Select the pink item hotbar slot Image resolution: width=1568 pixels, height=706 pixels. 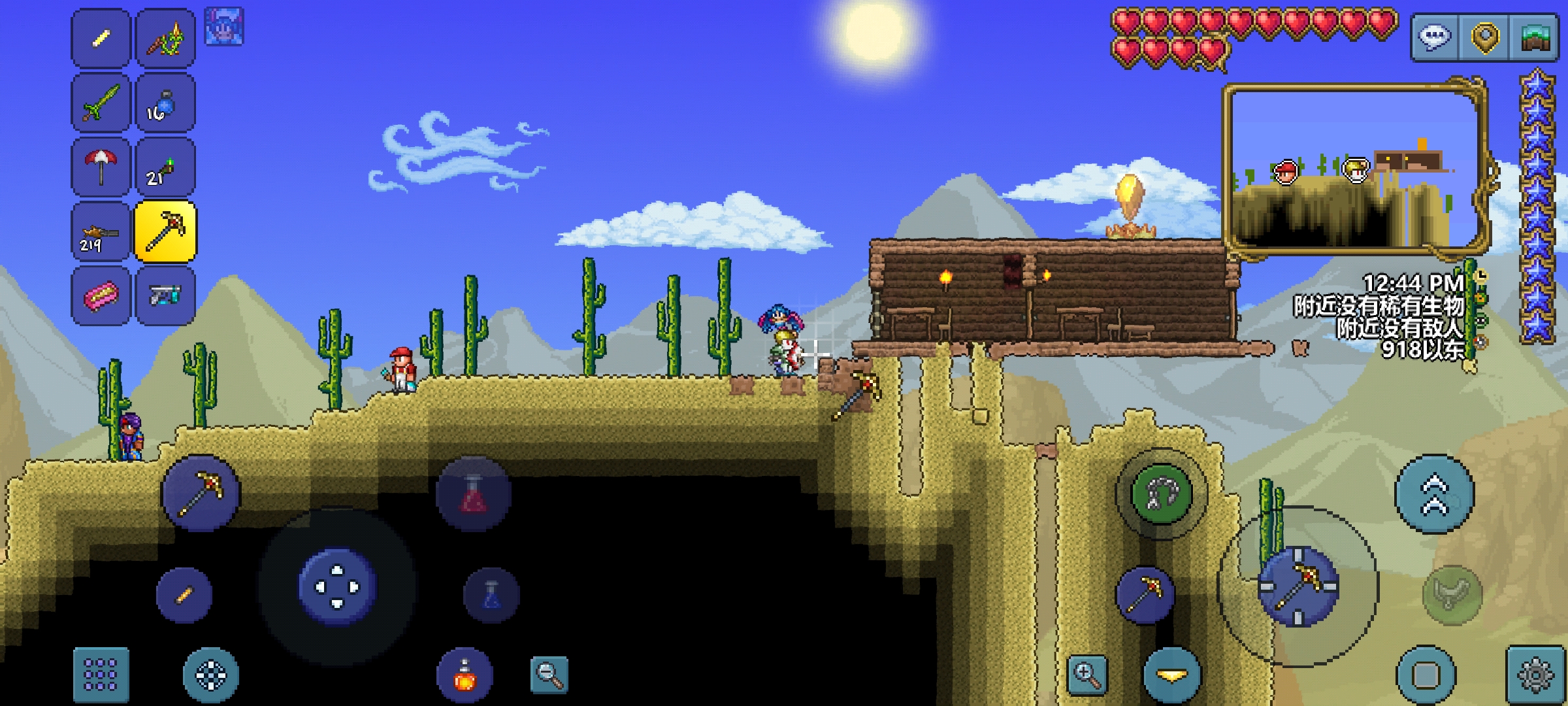(101, 295)
